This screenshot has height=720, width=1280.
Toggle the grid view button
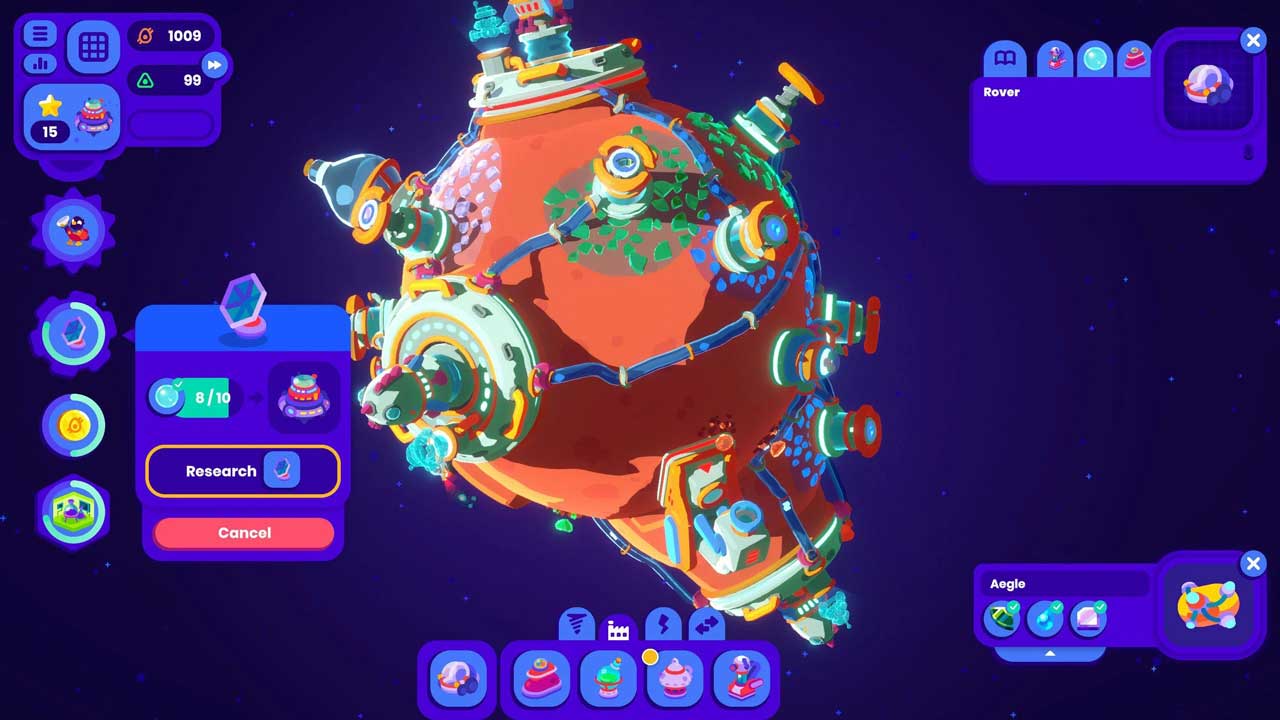click(93, 47)
